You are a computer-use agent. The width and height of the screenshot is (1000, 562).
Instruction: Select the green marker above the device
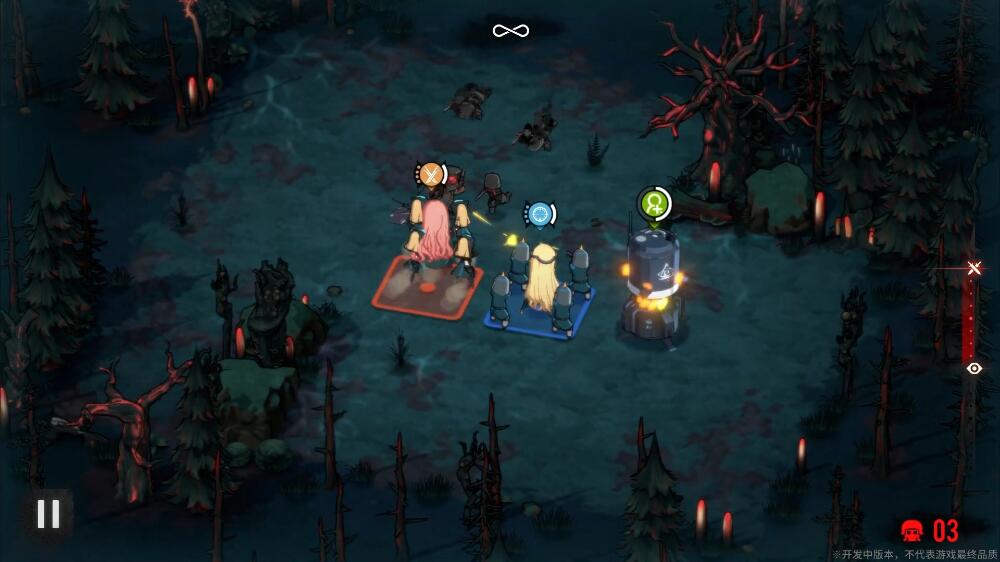coord(654,204)
